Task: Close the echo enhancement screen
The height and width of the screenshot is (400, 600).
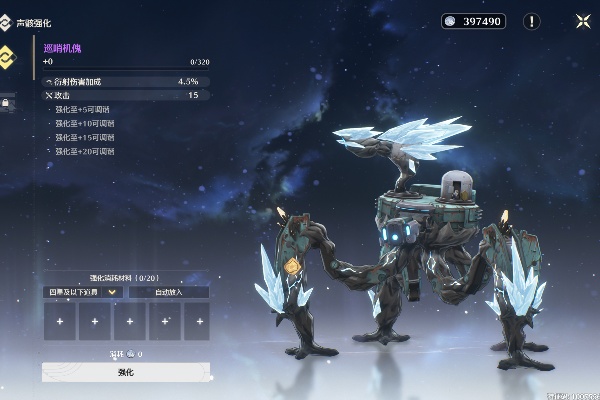Action: click(x=582, y=21)
